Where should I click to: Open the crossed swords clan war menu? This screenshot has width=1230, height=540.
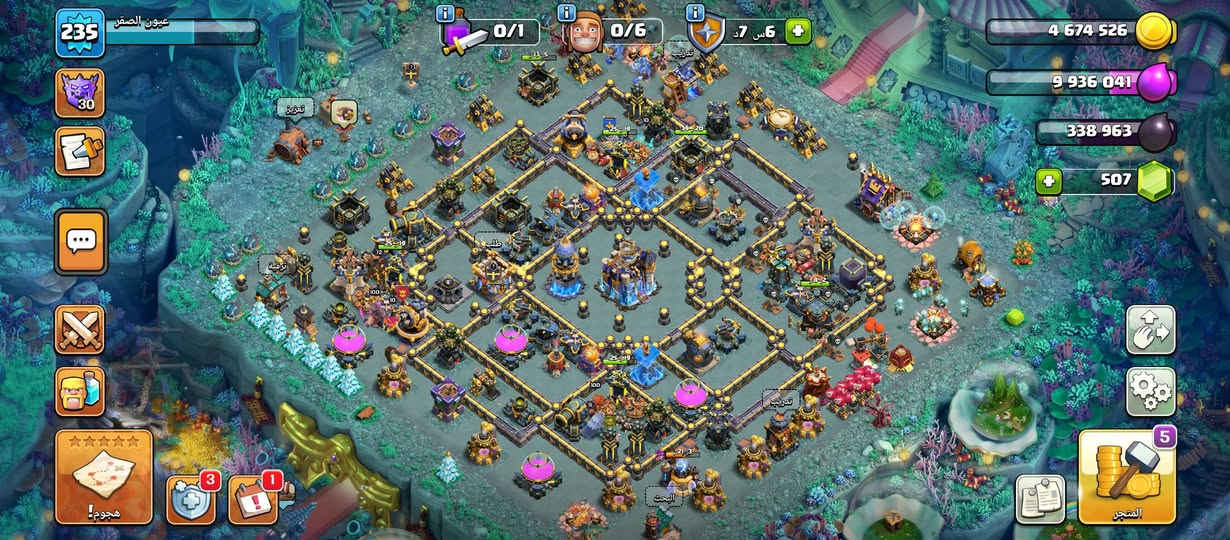tap(79, 330)
